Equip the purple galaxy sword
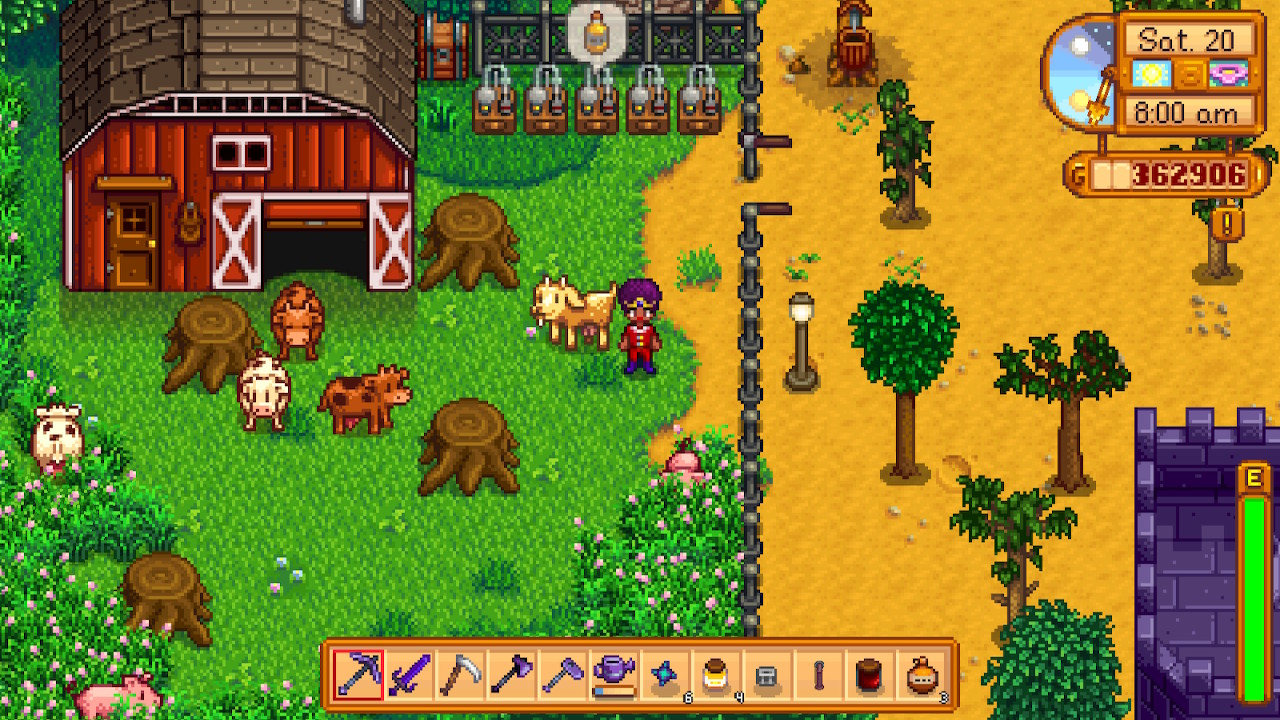Screen dimensions: 1280x720 [409, 675]
